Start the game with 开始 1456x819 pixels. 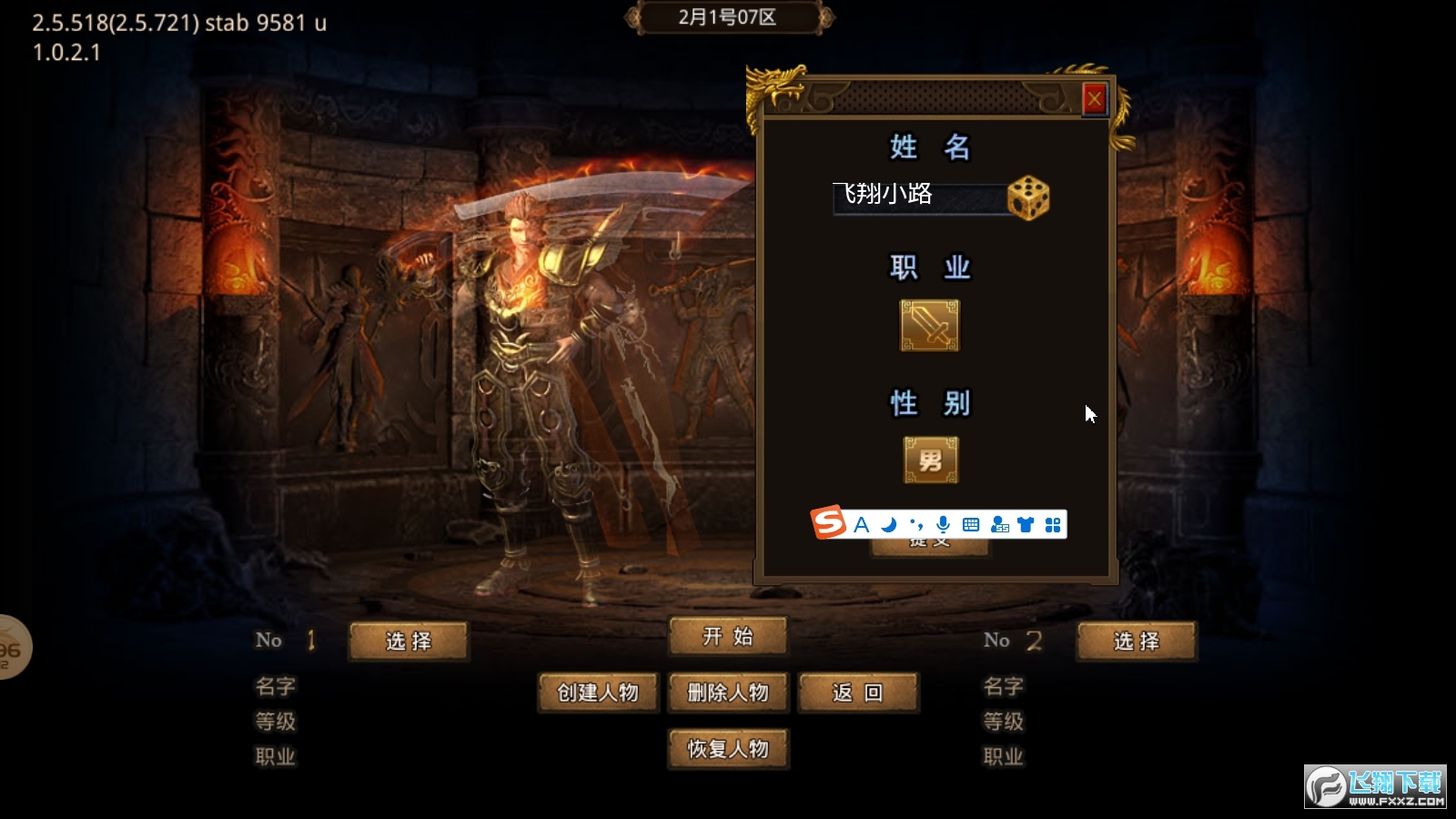pos(727,636)
